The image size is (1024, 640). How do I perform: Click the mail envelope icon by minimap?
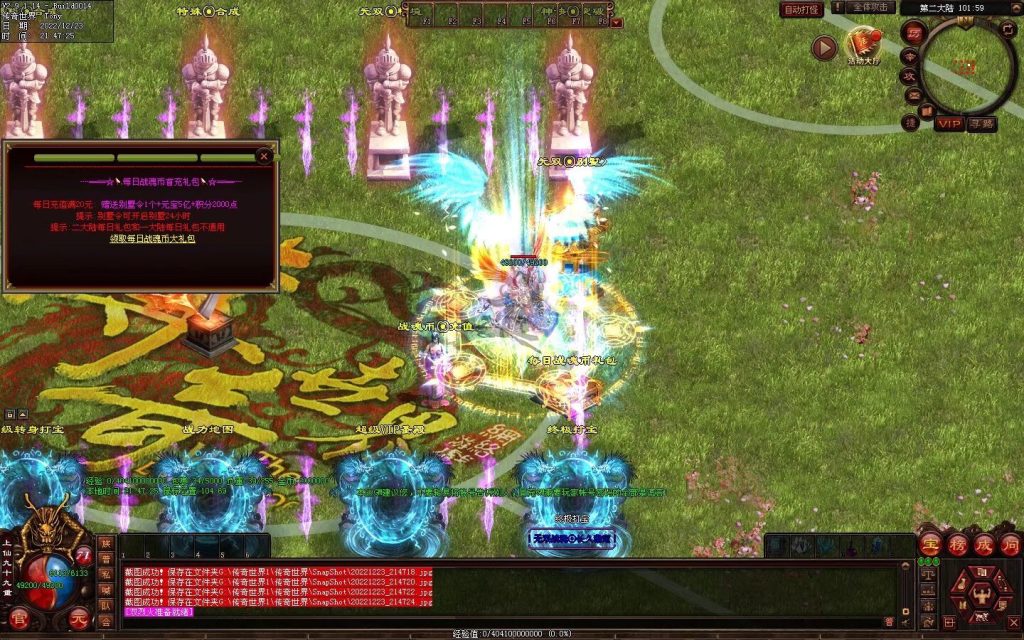tap(915, 96)
